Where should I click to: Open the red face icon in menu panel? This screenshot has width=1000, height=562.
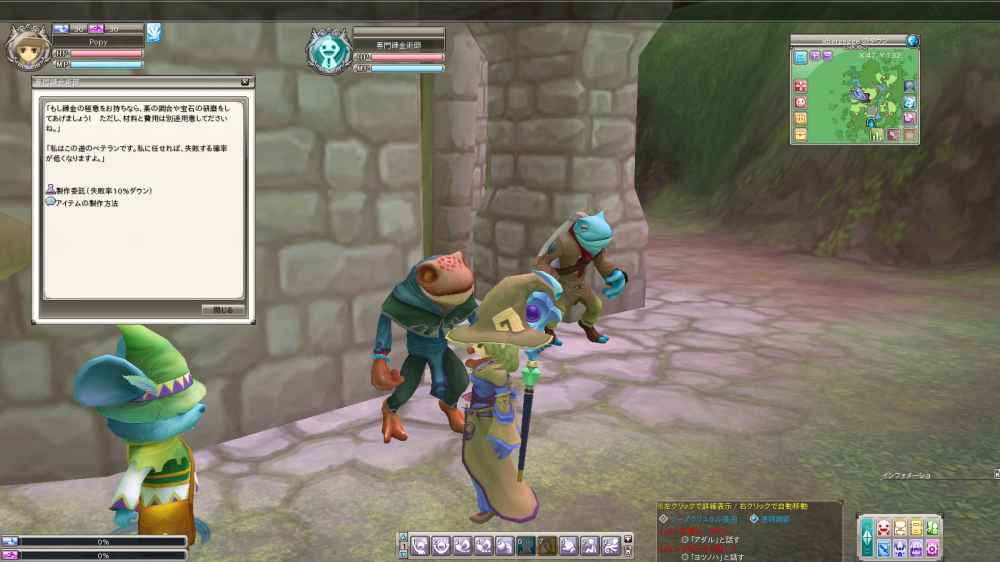883,528
